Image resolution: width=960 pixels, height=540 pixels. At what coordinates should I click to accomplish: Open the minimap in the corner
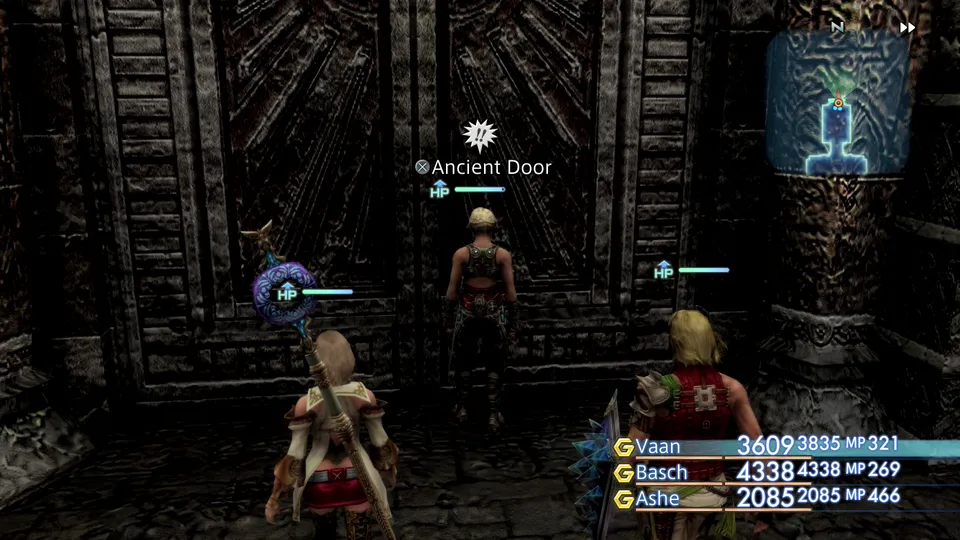click(x=838, y=104)
